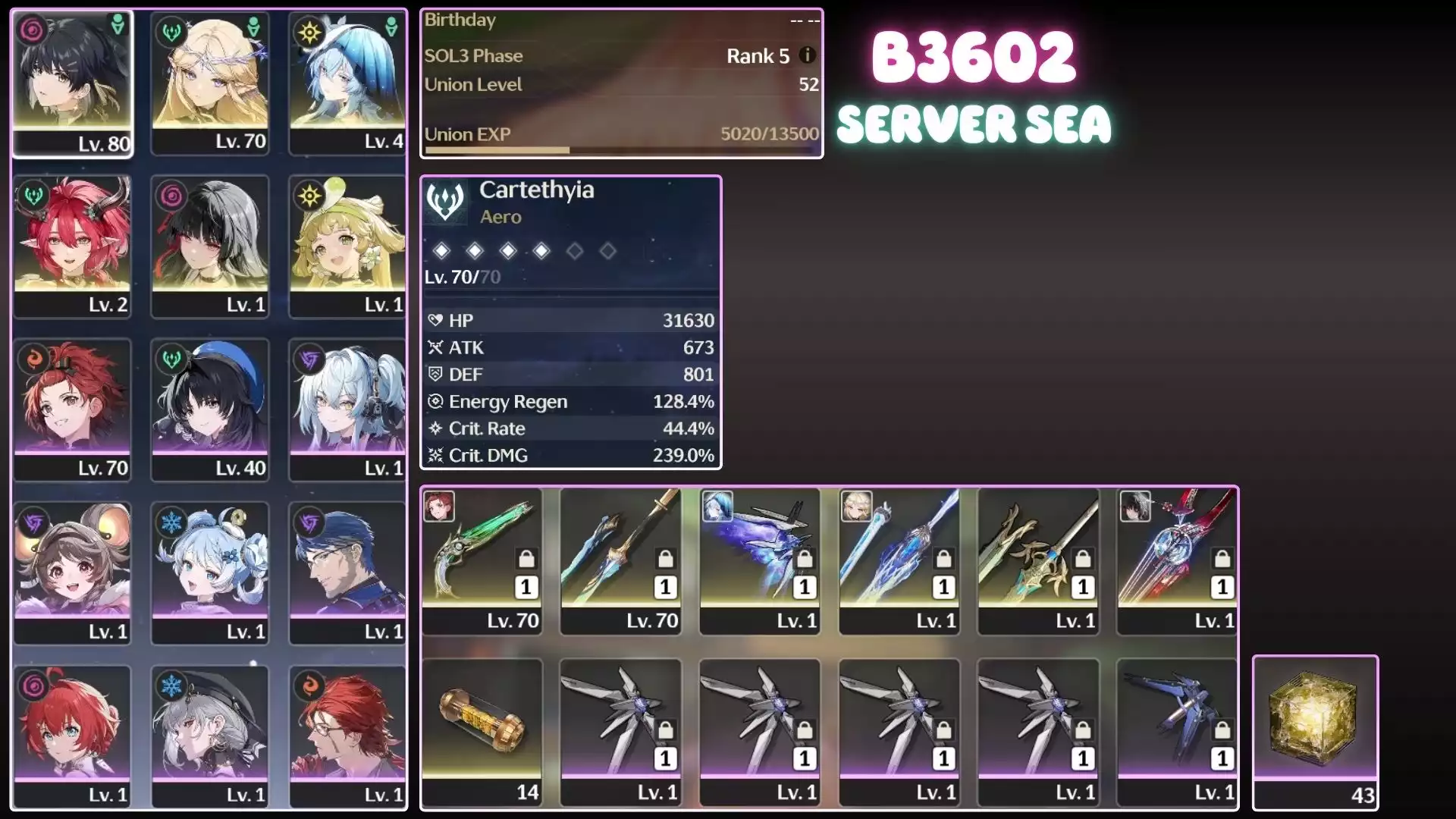Viewport: 1456px width, 819px height.
Task: Select the red-haired horned character at Lv. 2
Action: pos(73,246)
